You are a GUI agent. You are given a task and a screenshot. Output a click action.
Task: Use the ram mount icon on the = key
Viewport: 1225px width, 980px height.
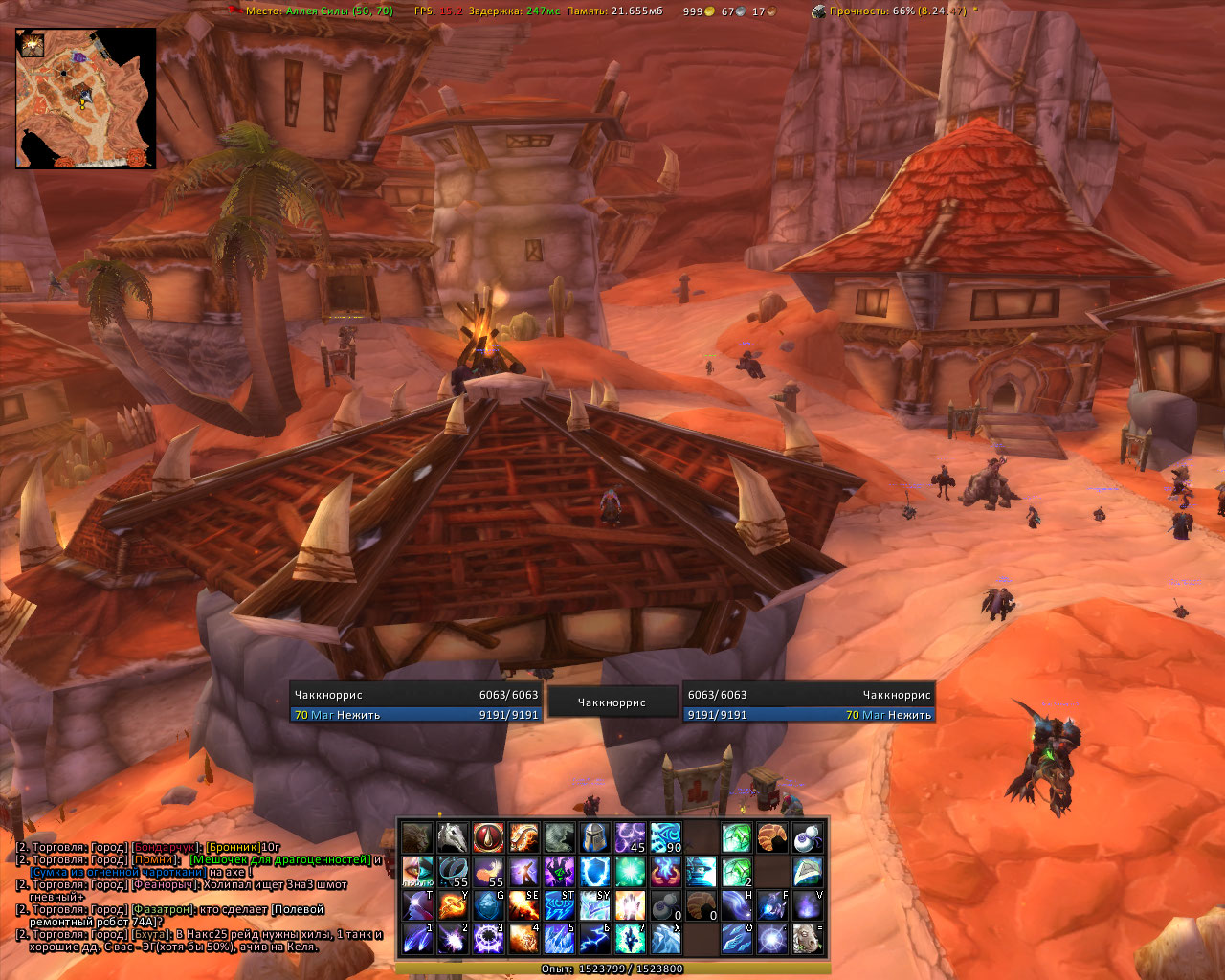tap(807, 938)
